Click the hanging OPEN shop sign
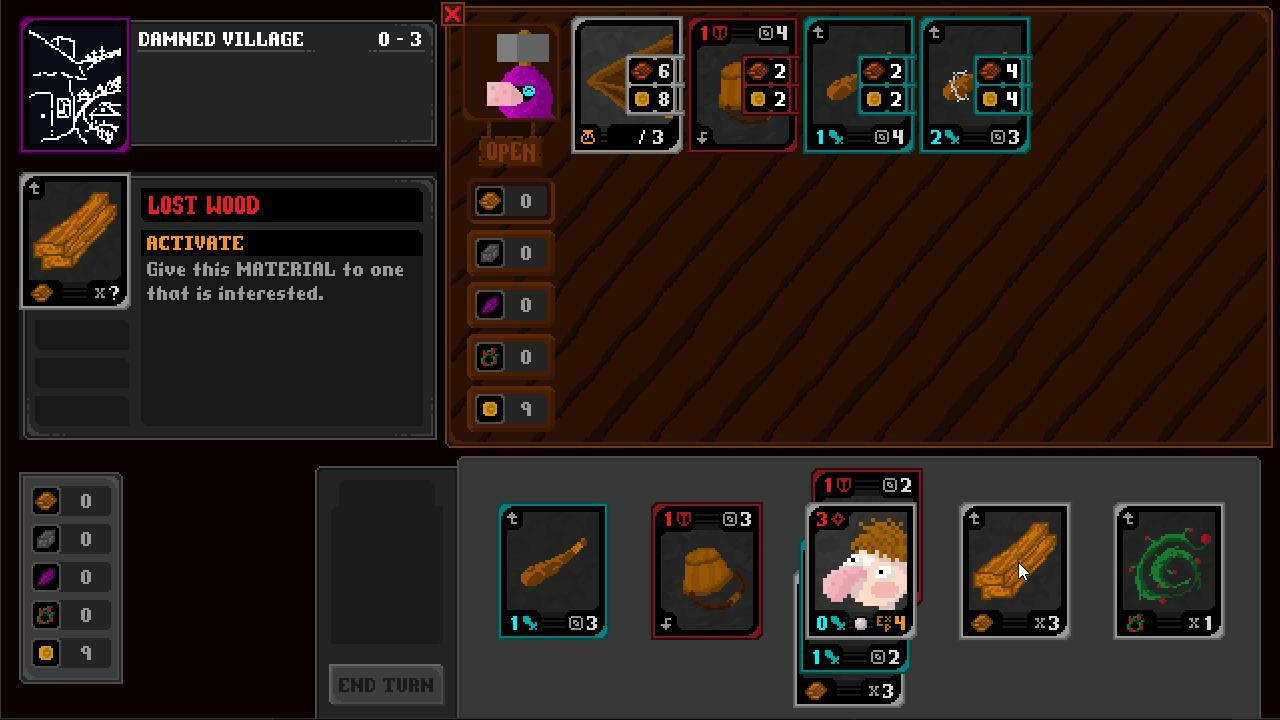Viewport: 1280px width, 720px height. pyautogui.click(x=510, y=152)
